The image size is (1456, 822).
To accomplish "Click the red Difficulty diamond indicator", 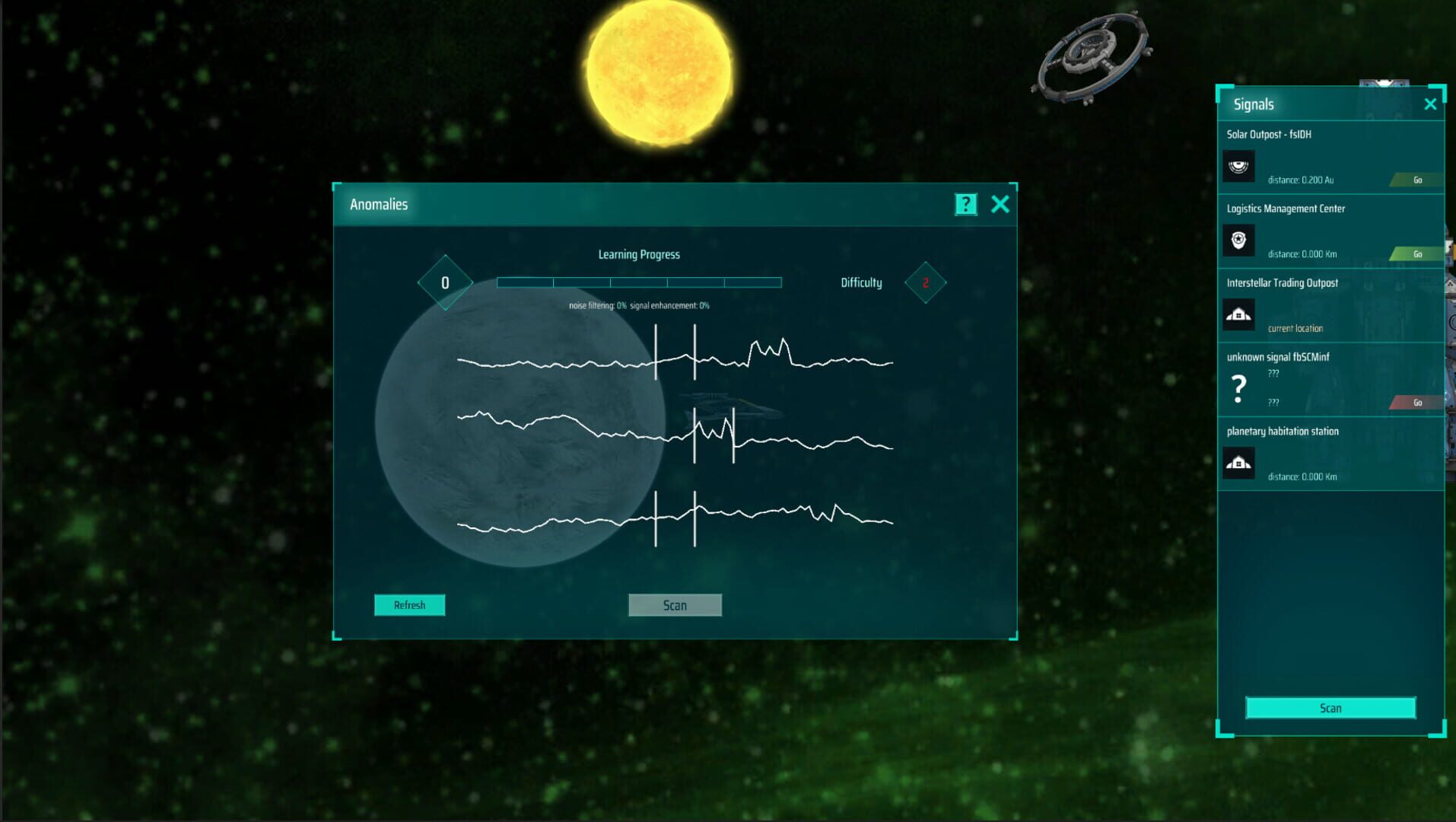I will (x=925, y=282).
